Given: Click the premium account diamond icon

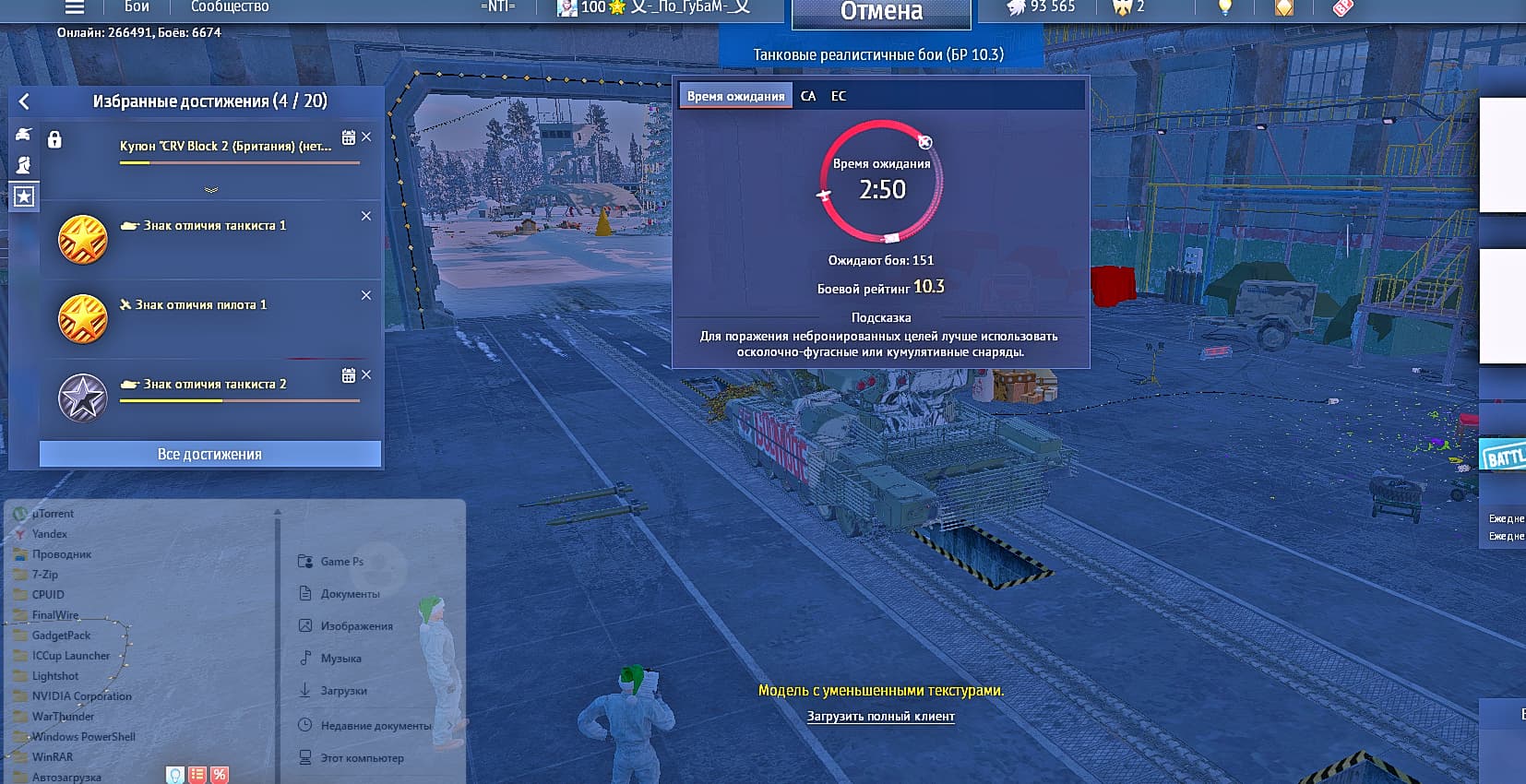Looking at the screenshot, I should pos(1284,7).
